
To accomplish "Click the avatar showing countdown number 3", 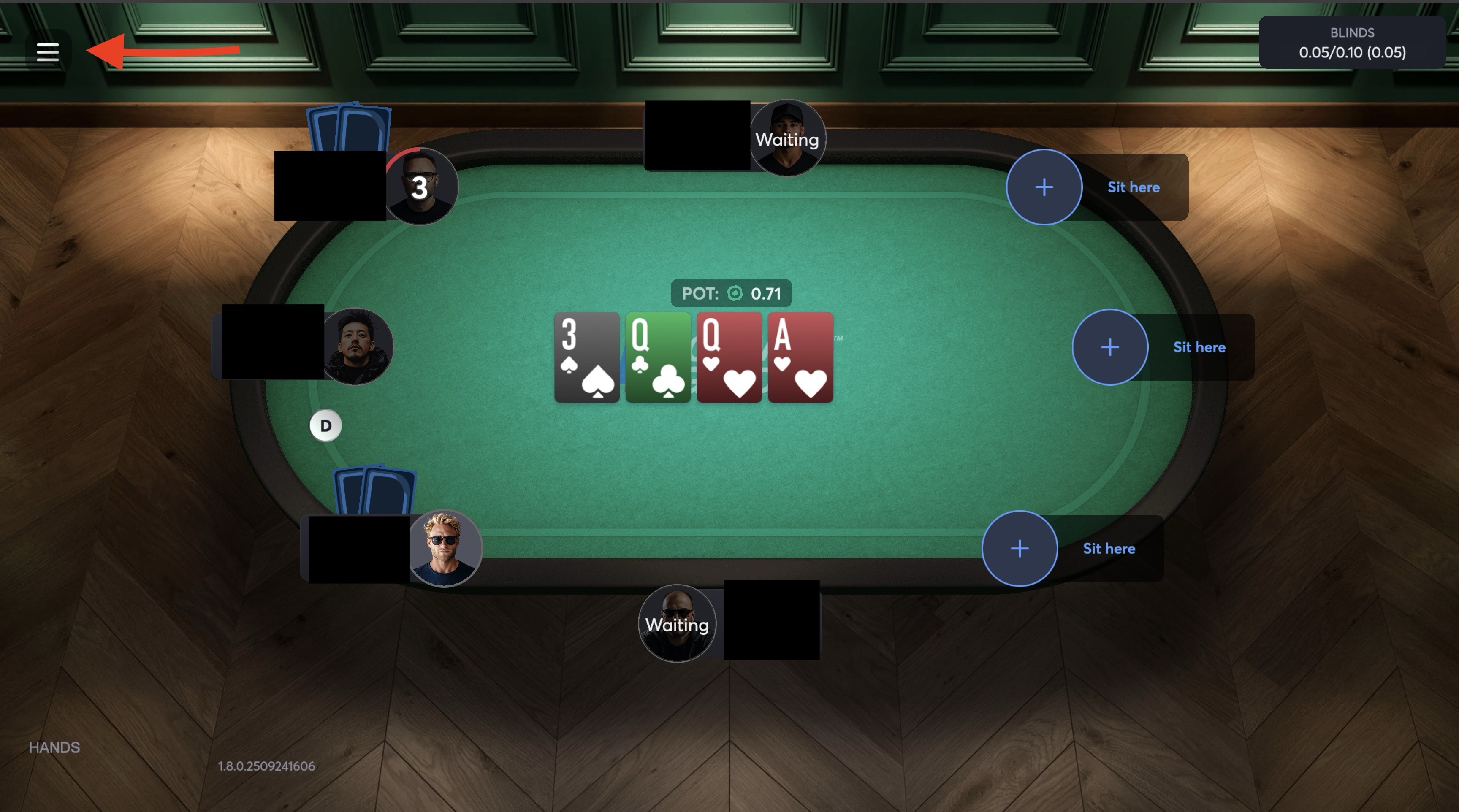I will point(420,187).
